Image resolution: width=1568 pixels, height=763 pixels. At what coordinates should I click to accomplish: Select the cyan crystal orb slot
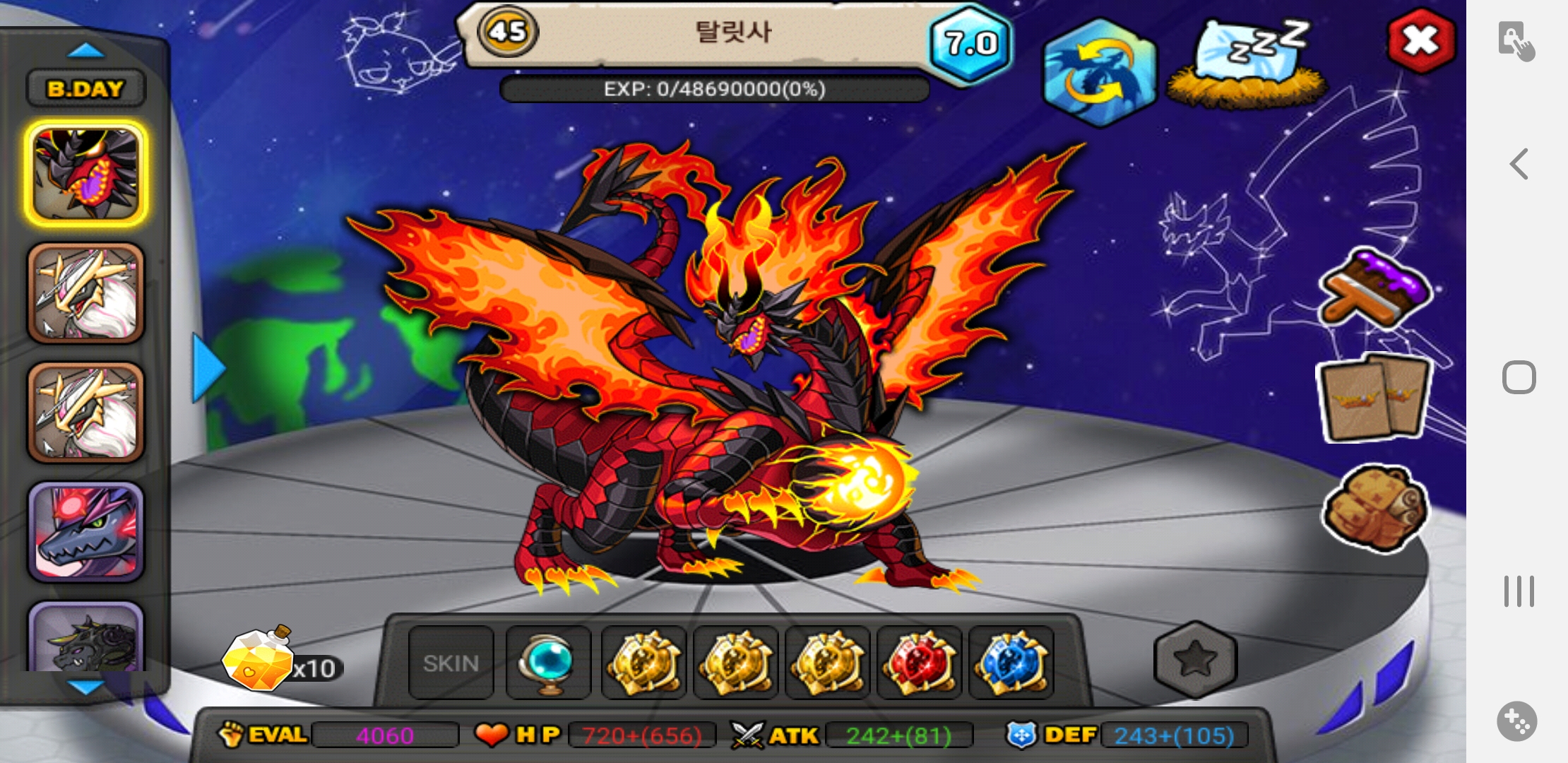click(x=548, y=663)
